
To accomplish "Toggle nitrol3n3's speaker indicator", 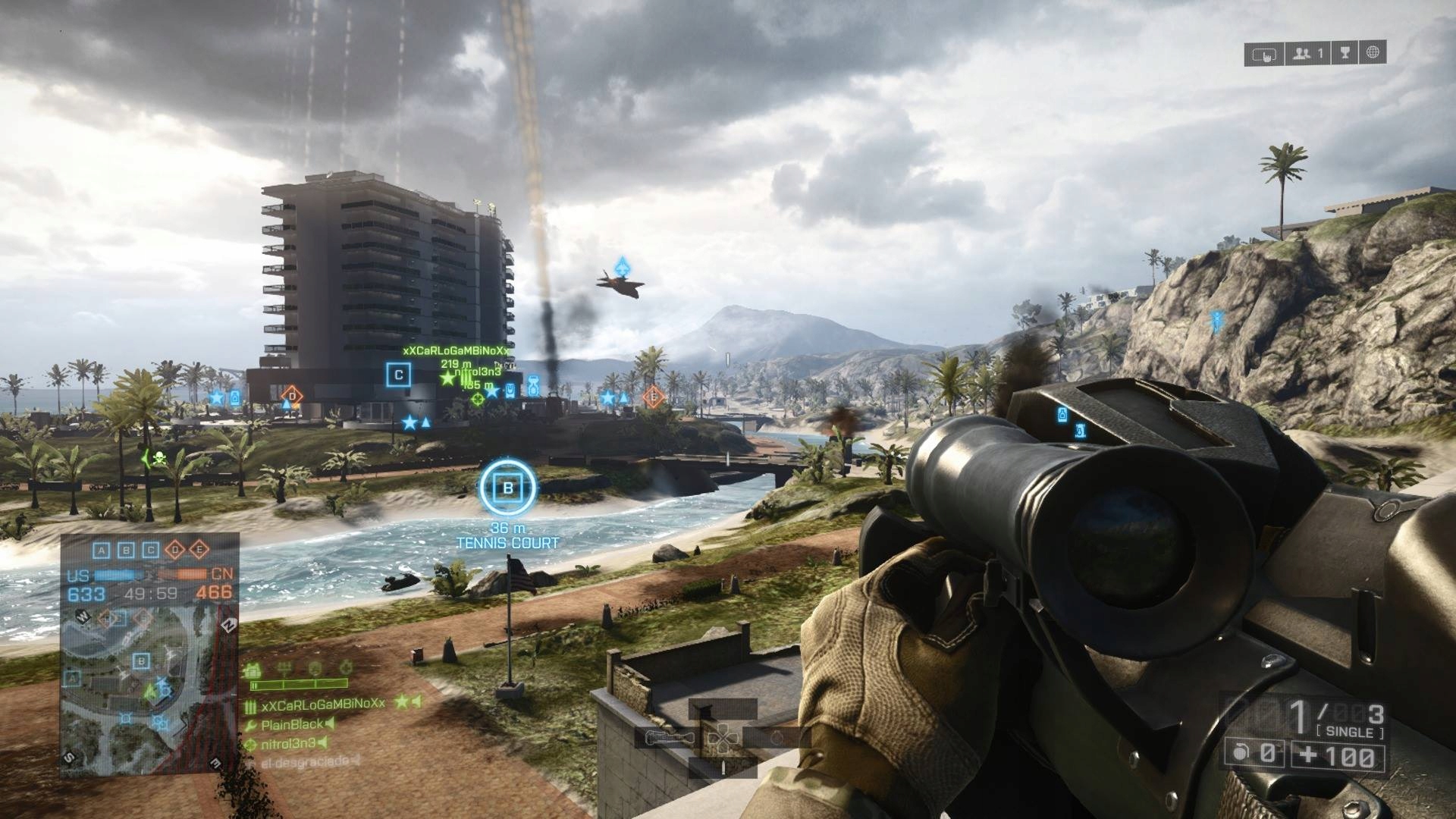I will 322,744.
